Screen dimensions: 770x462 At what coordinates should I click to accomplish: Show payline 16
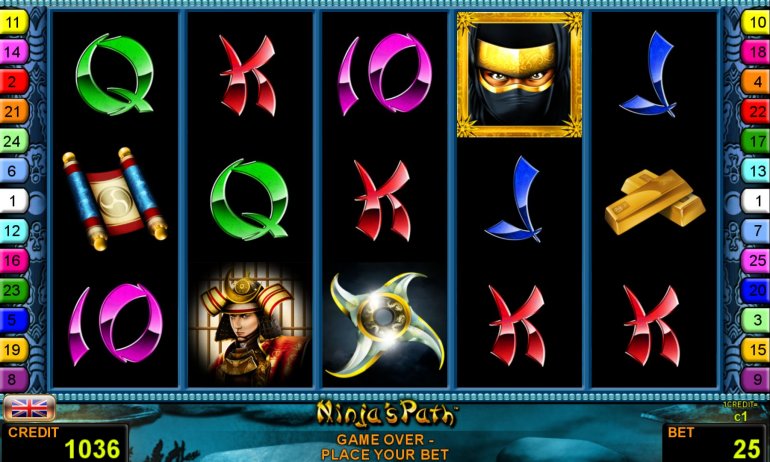(x=14, y=260)
